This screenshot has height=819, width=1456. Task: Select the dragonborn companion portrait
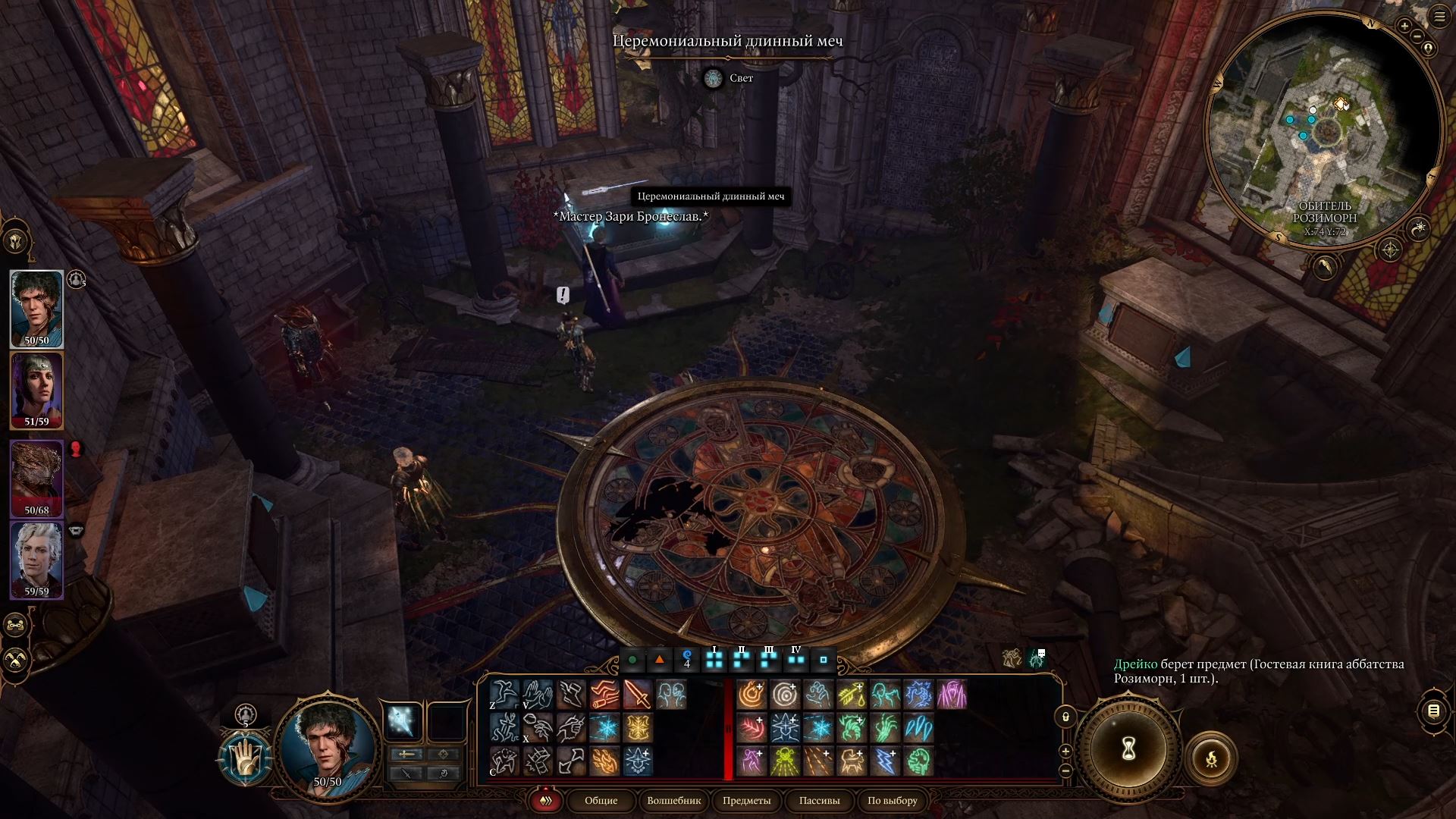click(x=36, y=476)
